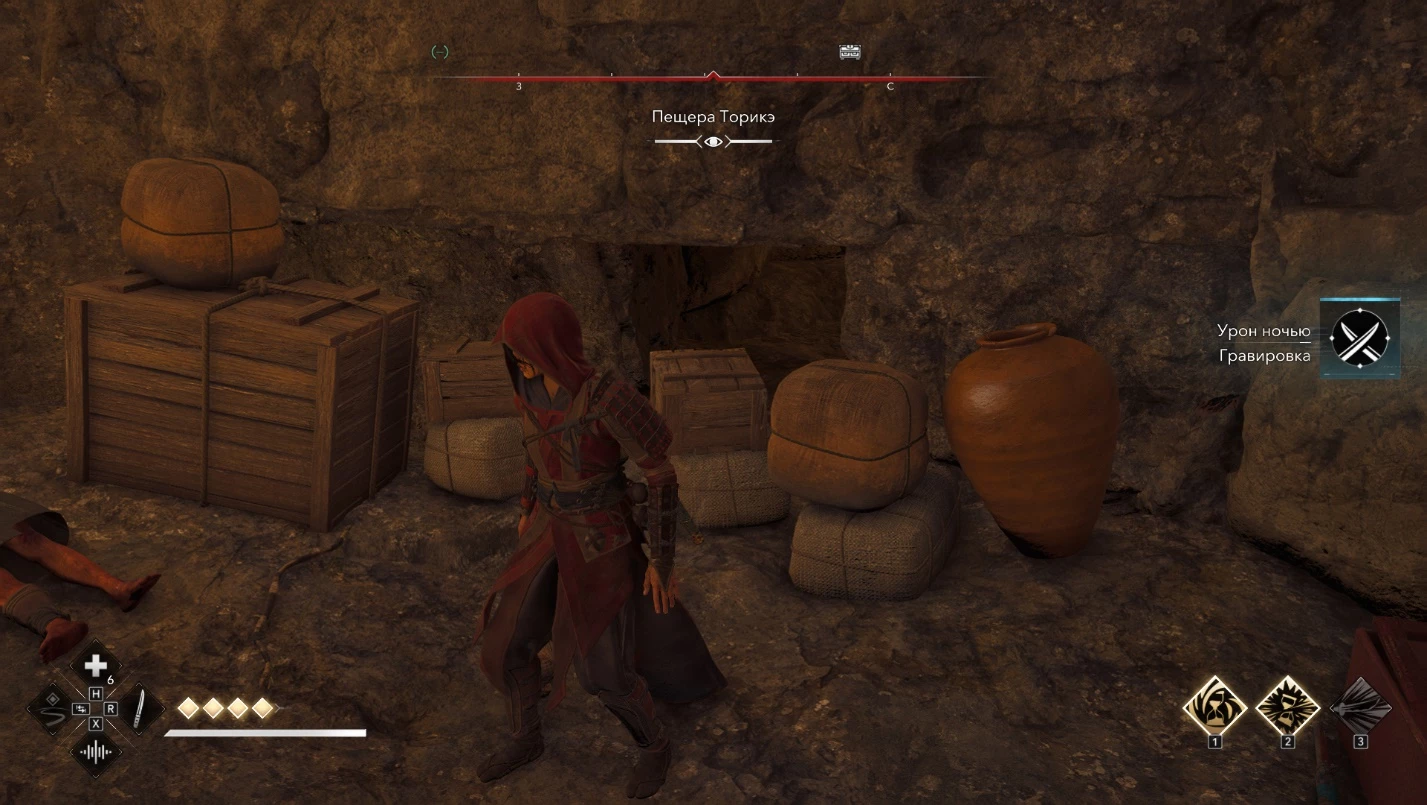Click the eye visibility indicator

point(713,142)
